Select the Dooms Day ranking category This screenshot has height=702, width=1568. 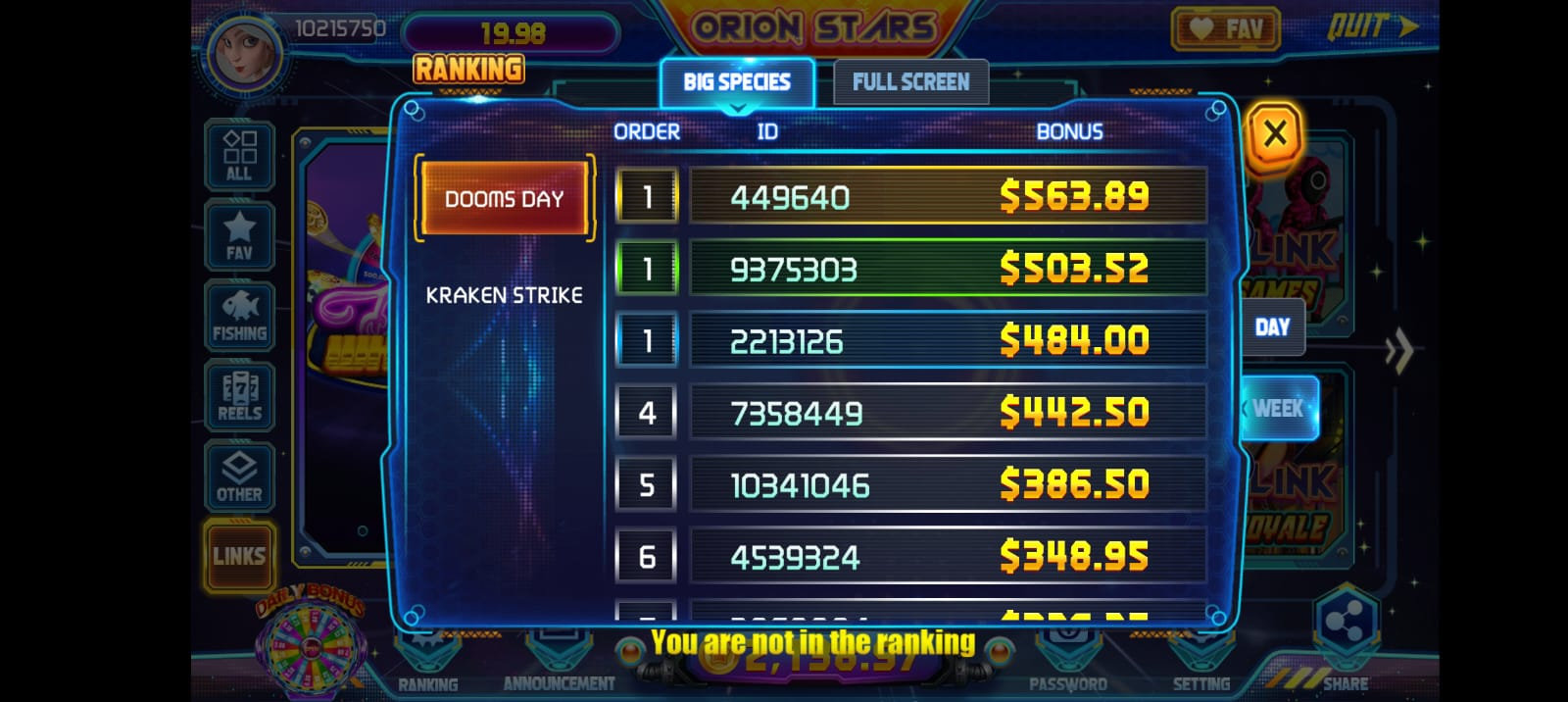pyautogui.click(x=504, y=199)
